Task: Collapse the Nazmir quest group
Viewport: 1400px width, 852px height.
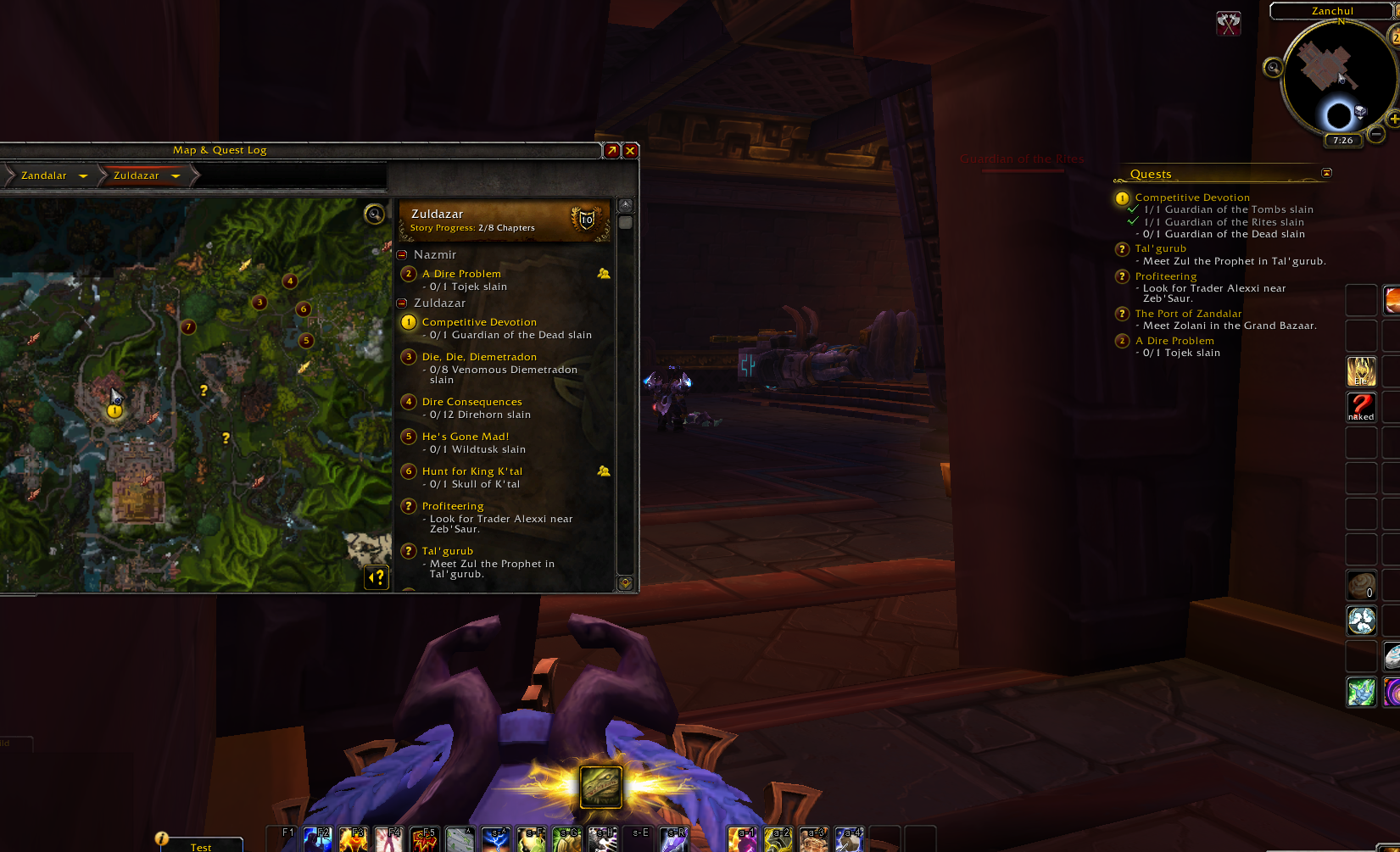Action: pyautogui.click(x=401, y=254)
